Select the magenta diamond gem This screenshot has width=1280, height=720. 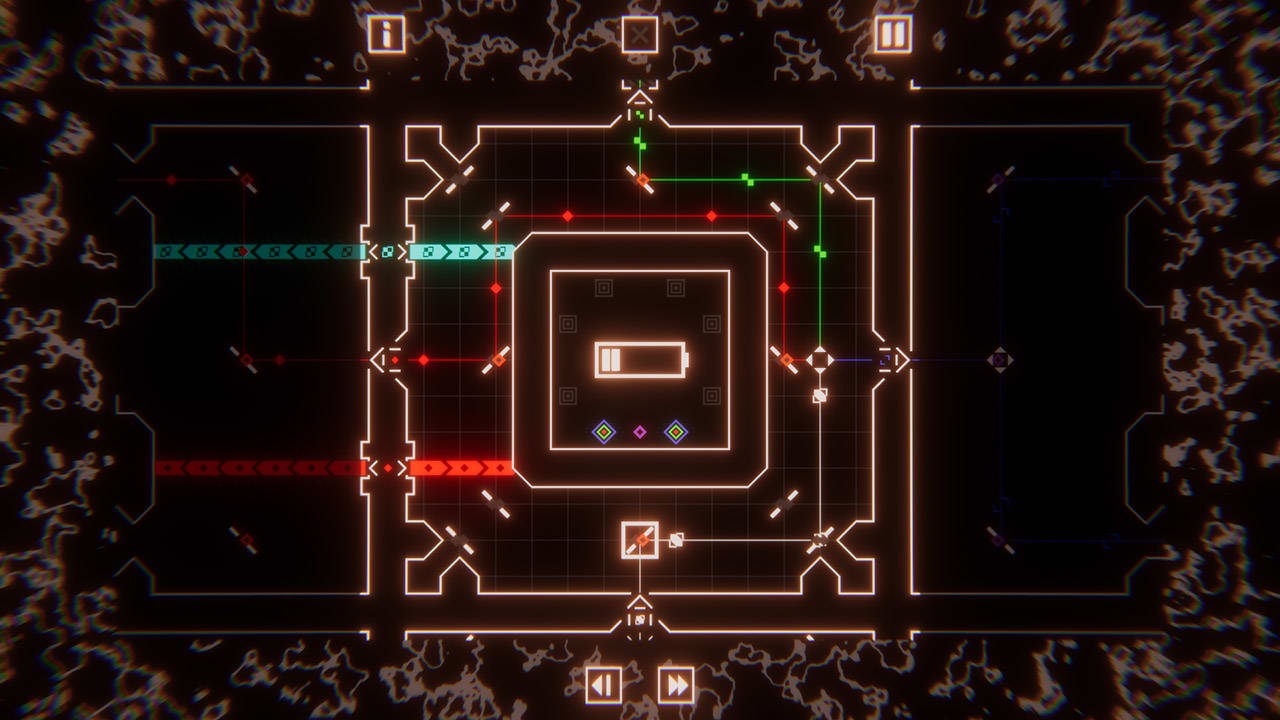tap(641, 432)
